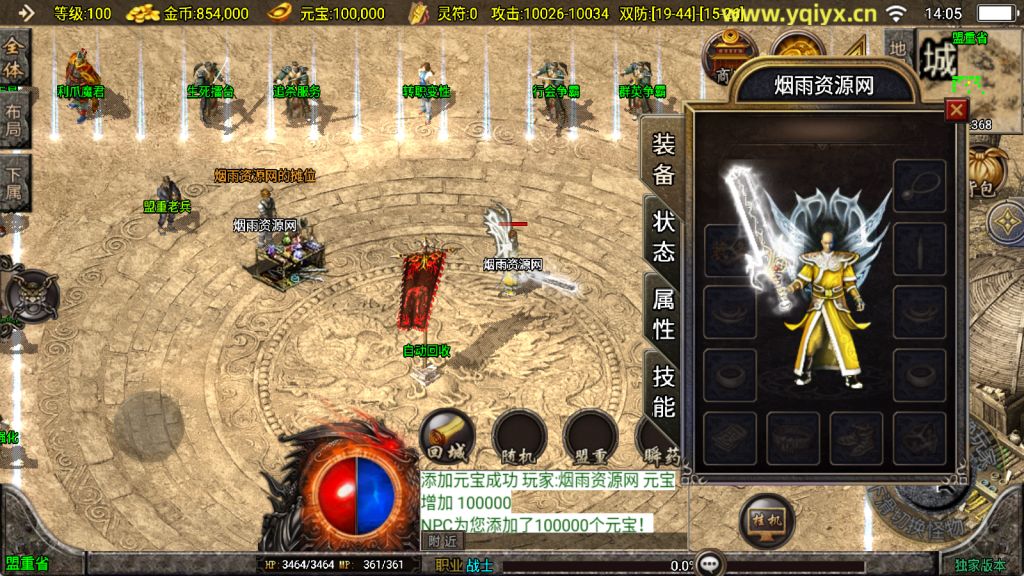1024x576 pixels.
Task: Show the 属性 attributes tab
Action: pyautogui.click(x=664, y=312)
